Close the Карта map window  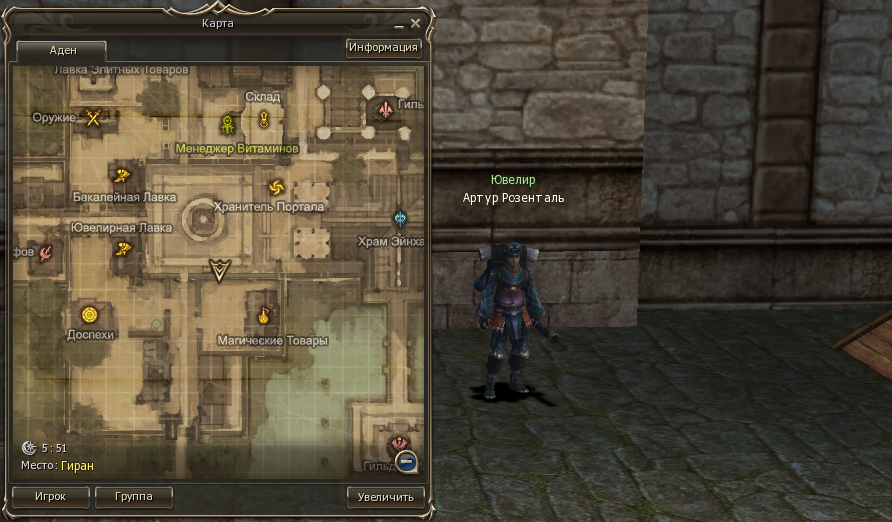415,23
